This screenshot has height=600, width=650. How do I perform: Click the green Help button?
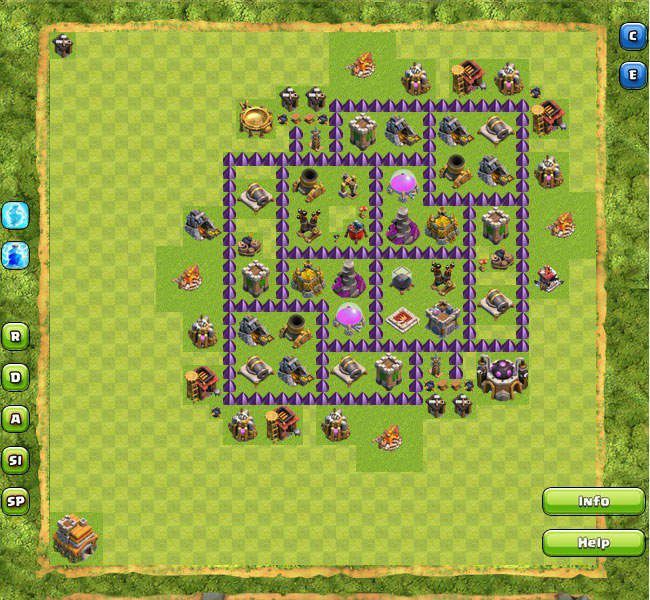tap(593, 543)
